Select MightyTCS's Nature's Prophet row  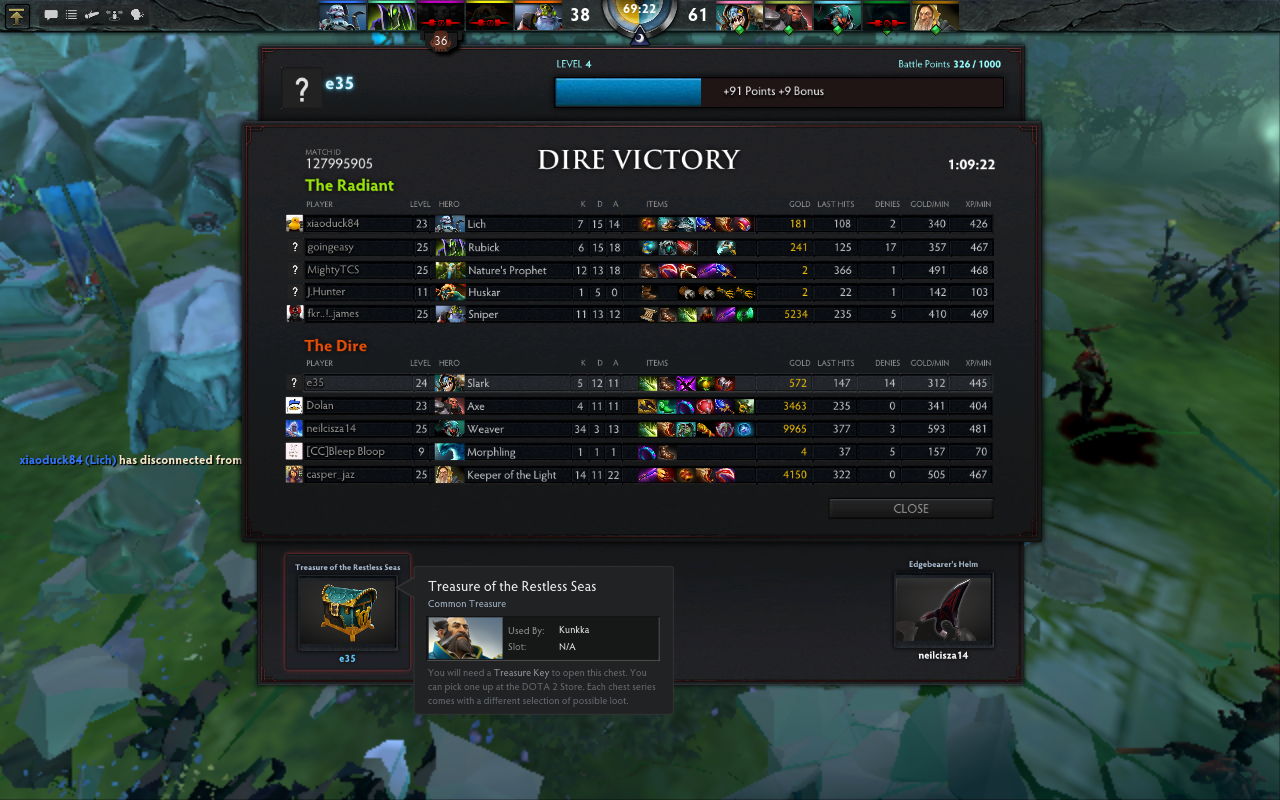[x=640, y=270]
